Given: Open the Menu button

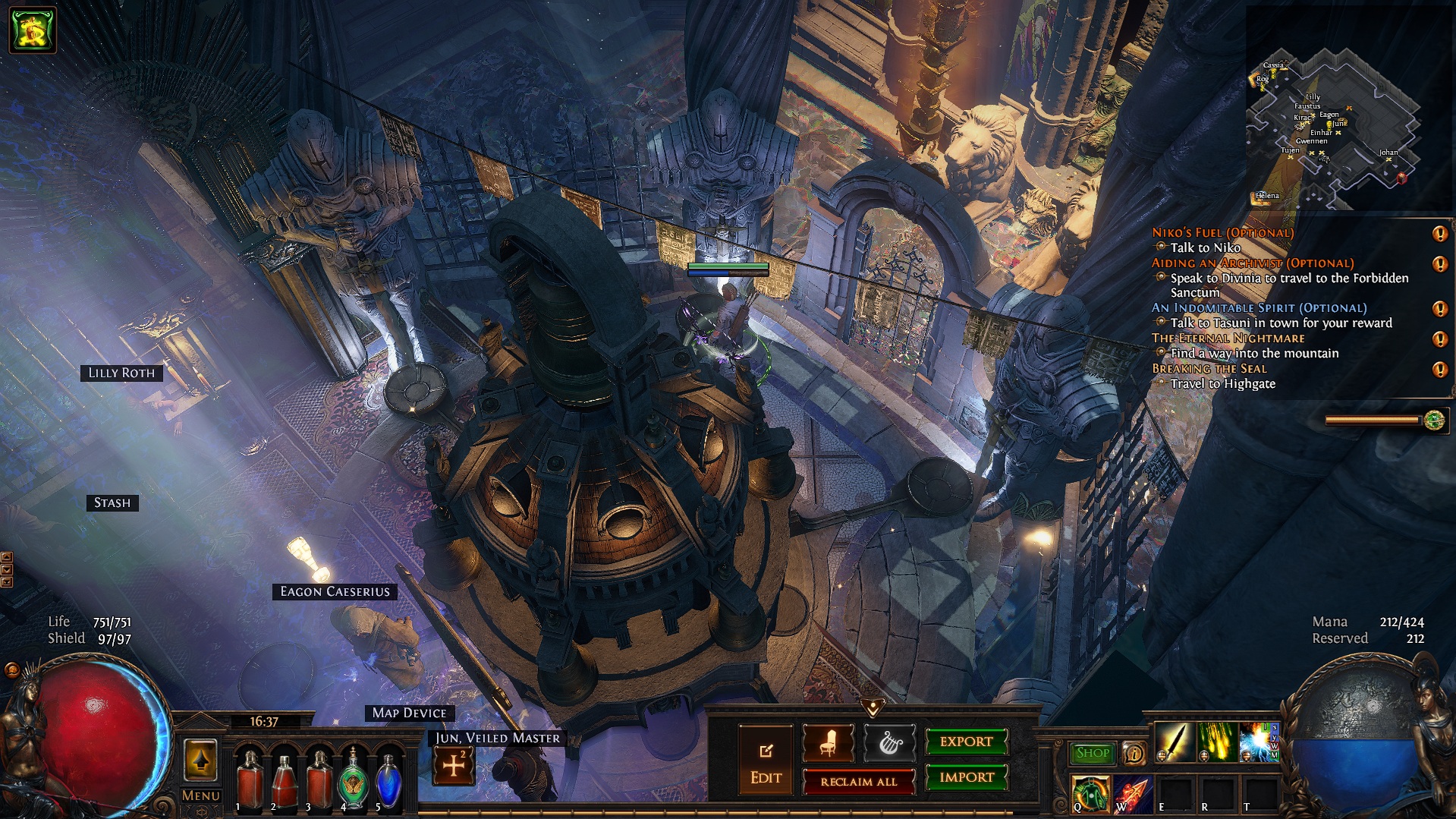Looking at the screenshot, I should 201,795.
